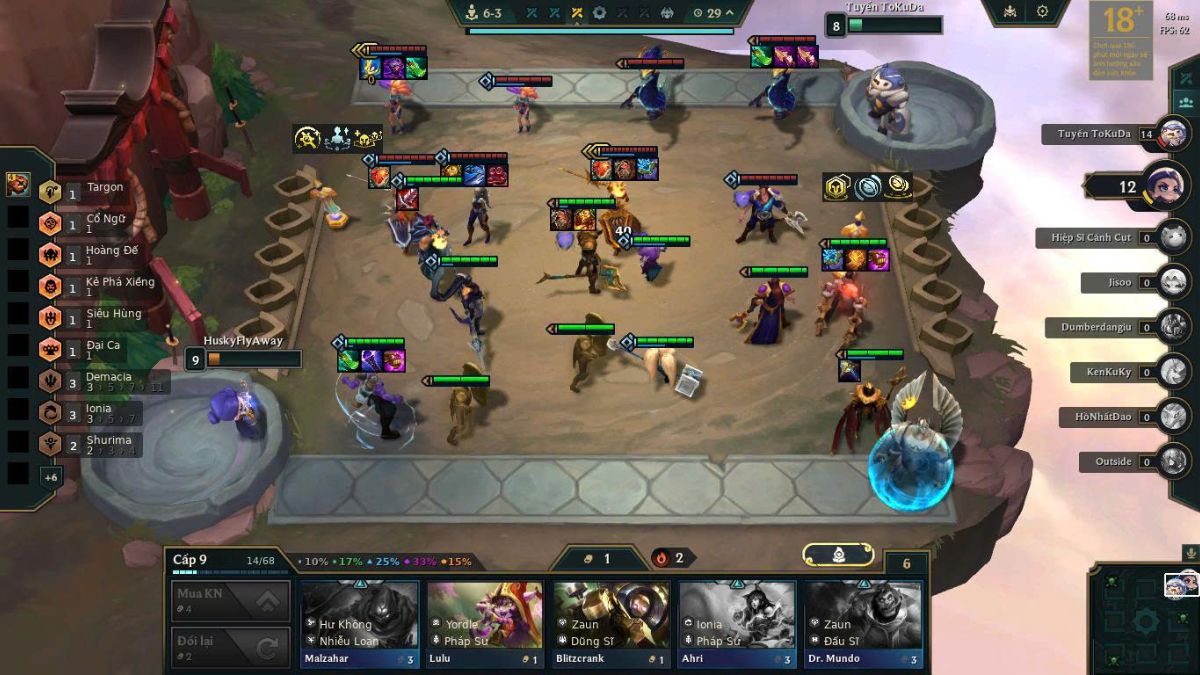Purchase the Blitzcrank champion card

[x=611, y=623]
